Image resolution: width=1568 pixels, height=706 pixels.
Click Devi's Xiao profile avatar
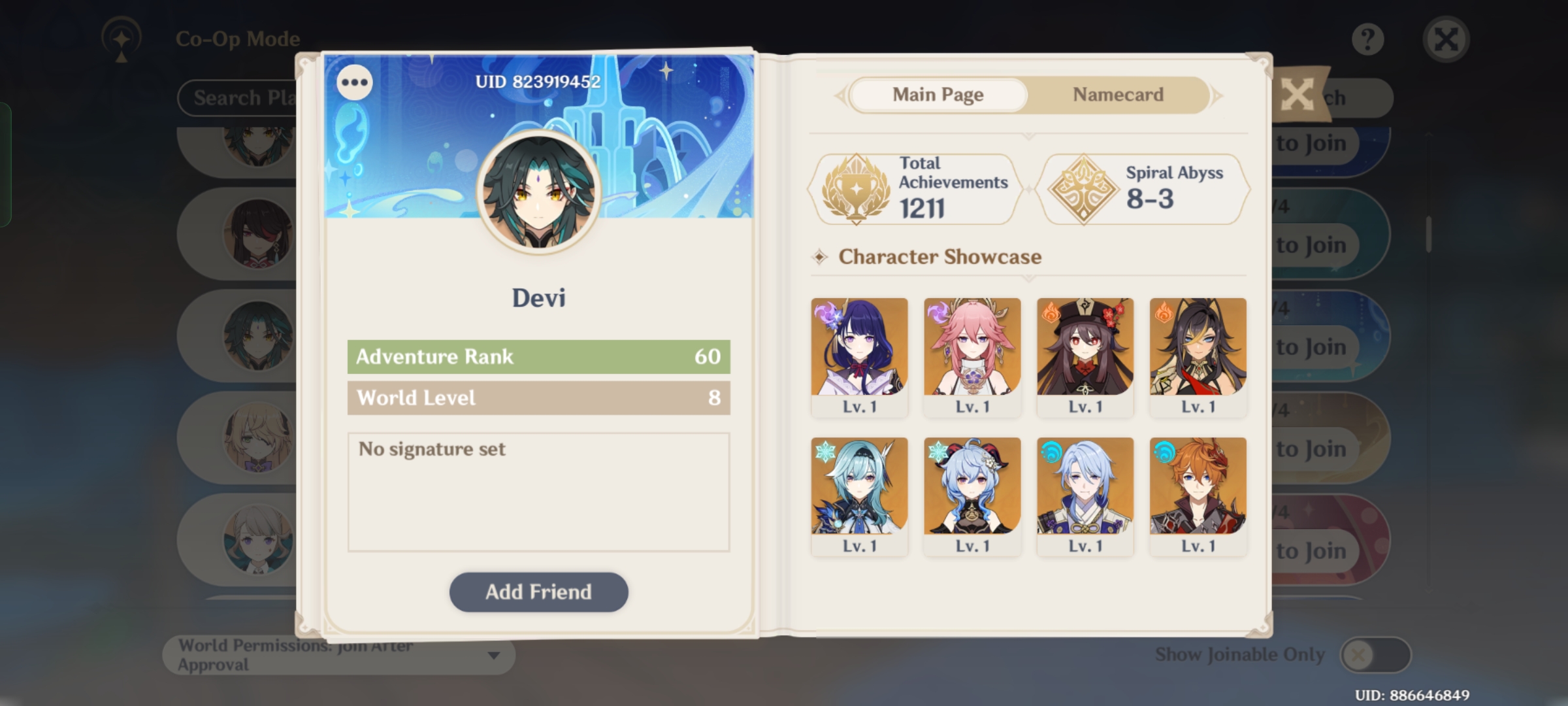(538, 193)
